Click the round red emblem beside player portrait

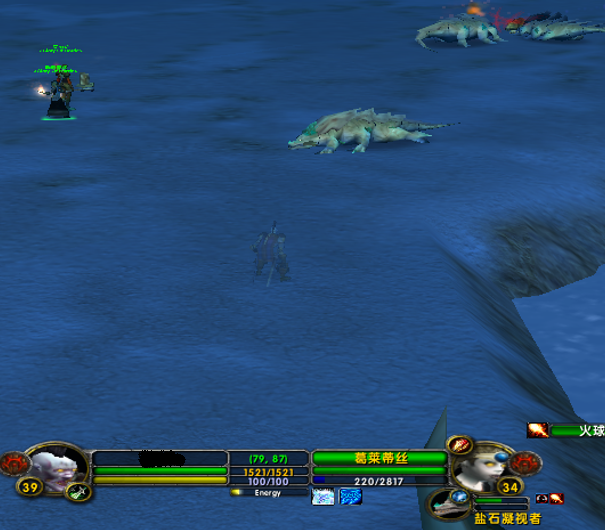pos(14,463)
